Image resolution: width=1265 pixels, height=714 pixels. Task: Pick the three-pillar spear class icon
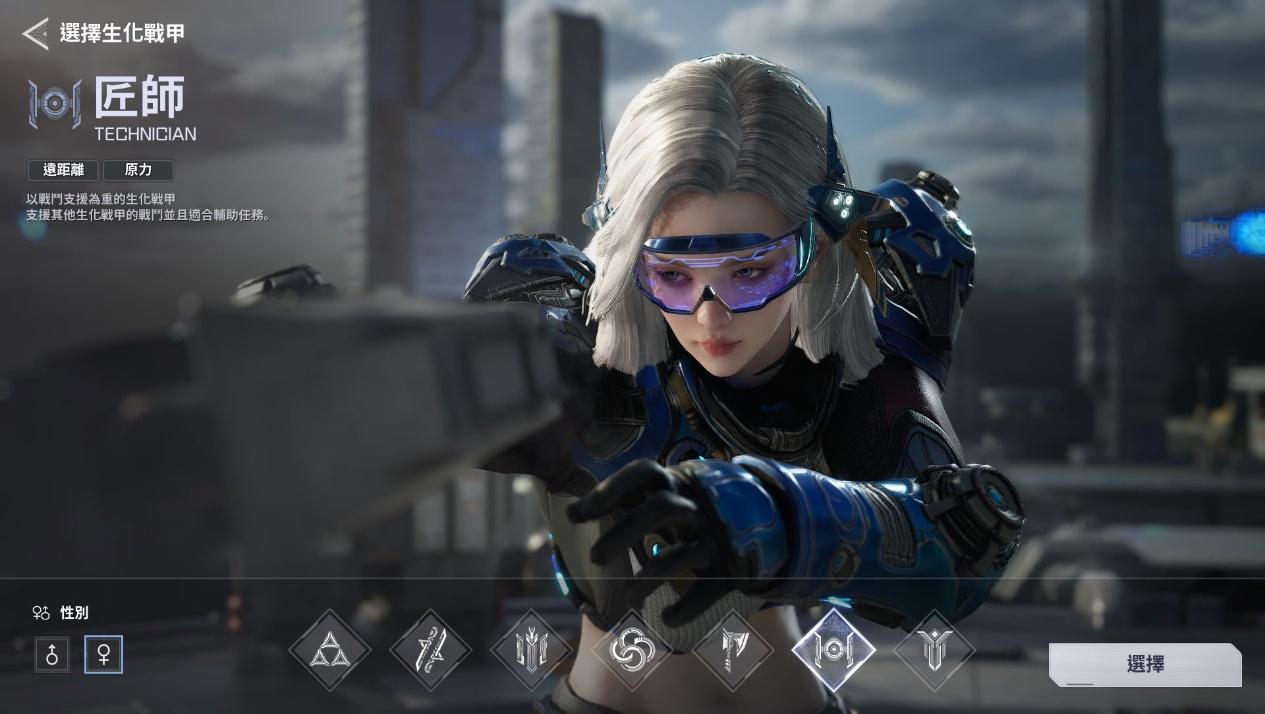(x=531, y=650)
